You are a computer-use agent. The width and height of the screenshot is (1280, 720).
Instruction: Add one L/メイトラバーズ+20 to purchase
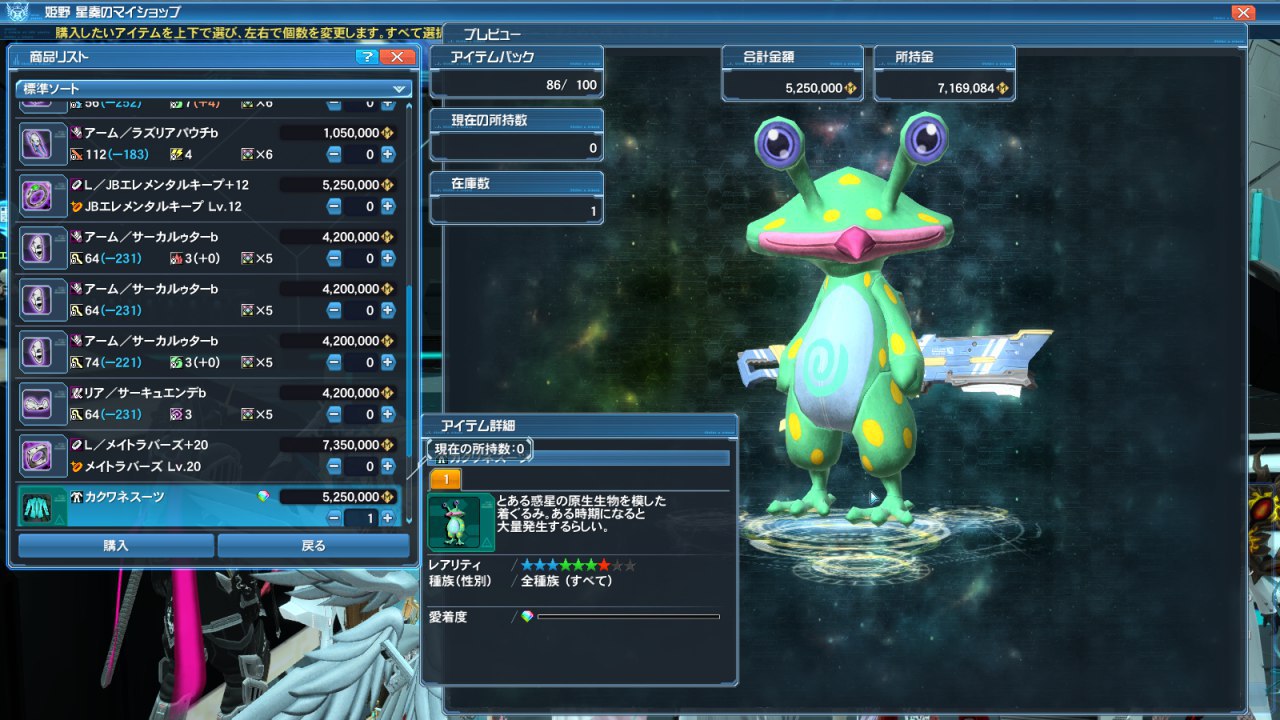388,466
